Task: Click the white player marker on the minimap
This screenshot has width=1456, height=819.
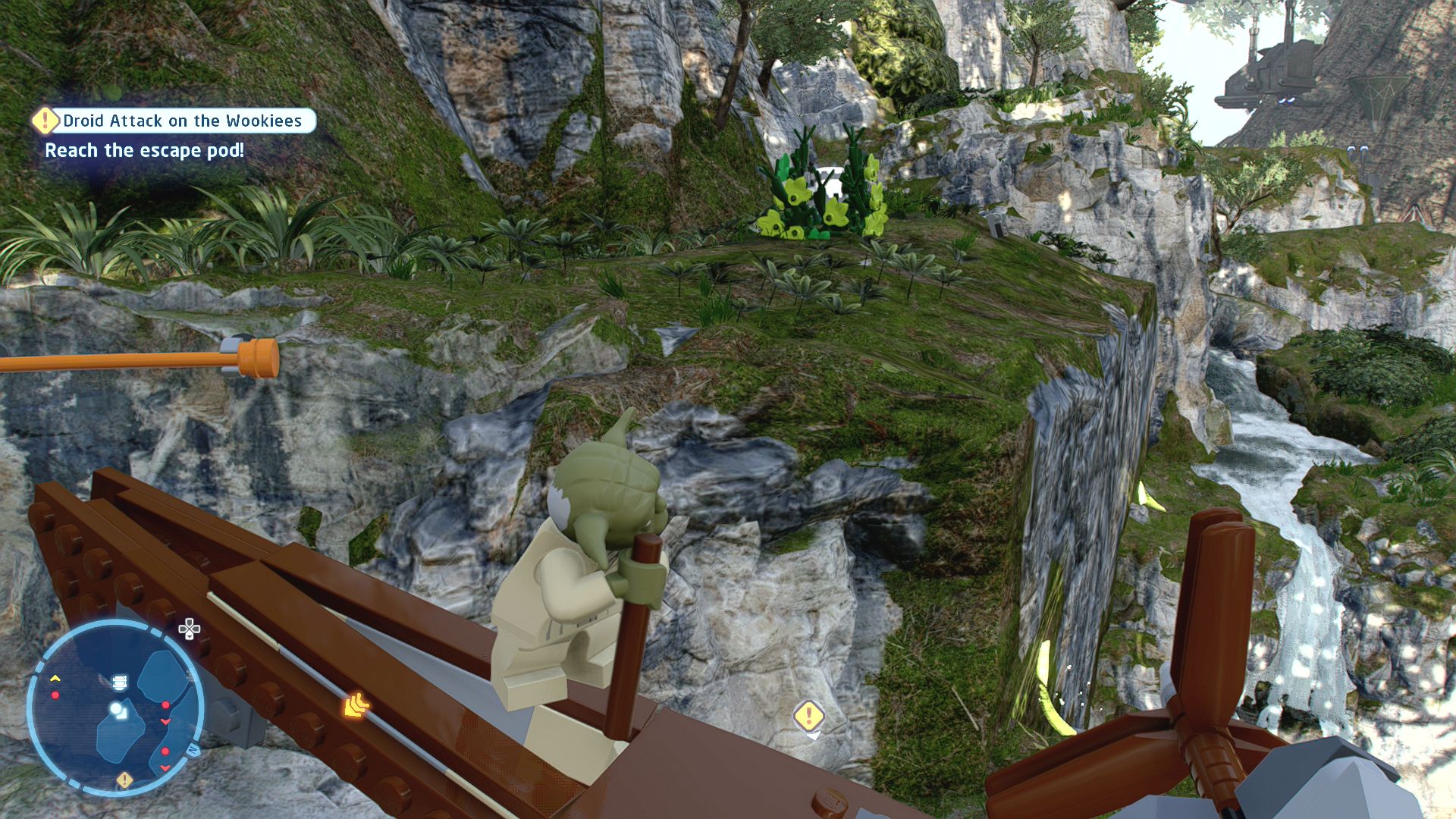Action: click(x=116, y=708)
